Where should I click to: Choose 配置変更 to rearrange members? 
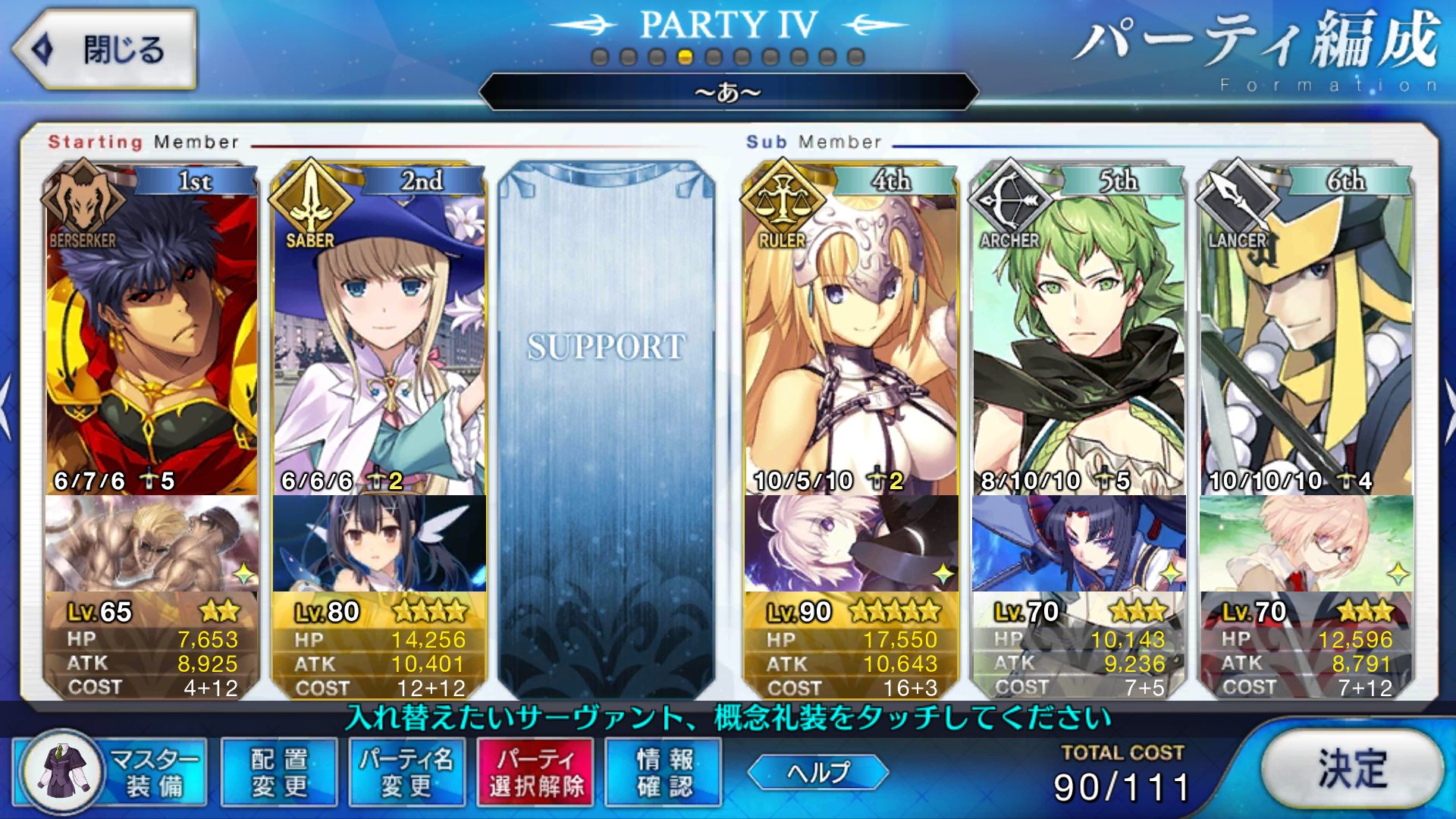(x=279, y=772)
